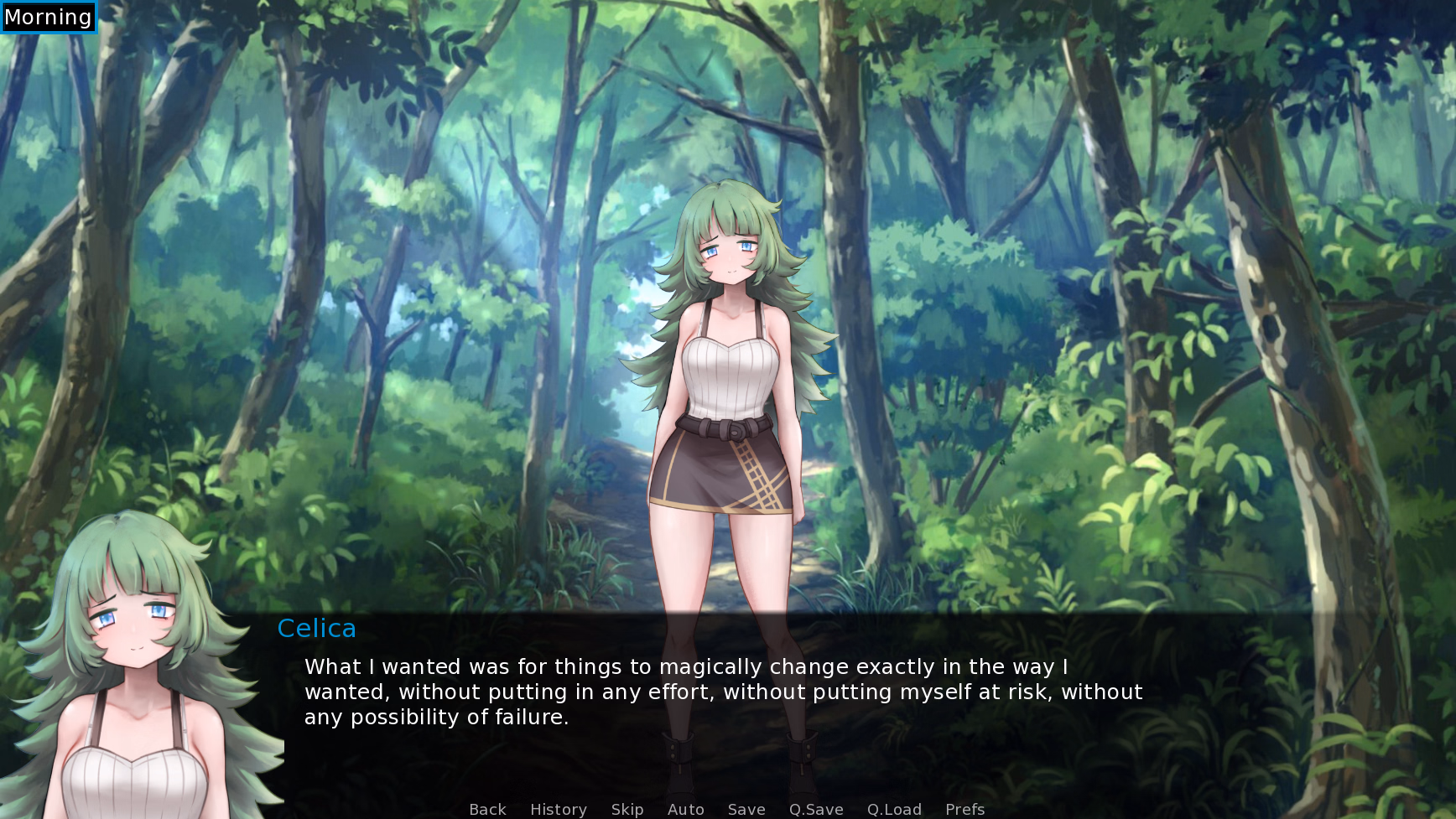Click Celica's name label
This screenshot has height=819, width=1456.
(x=317, y=628)
